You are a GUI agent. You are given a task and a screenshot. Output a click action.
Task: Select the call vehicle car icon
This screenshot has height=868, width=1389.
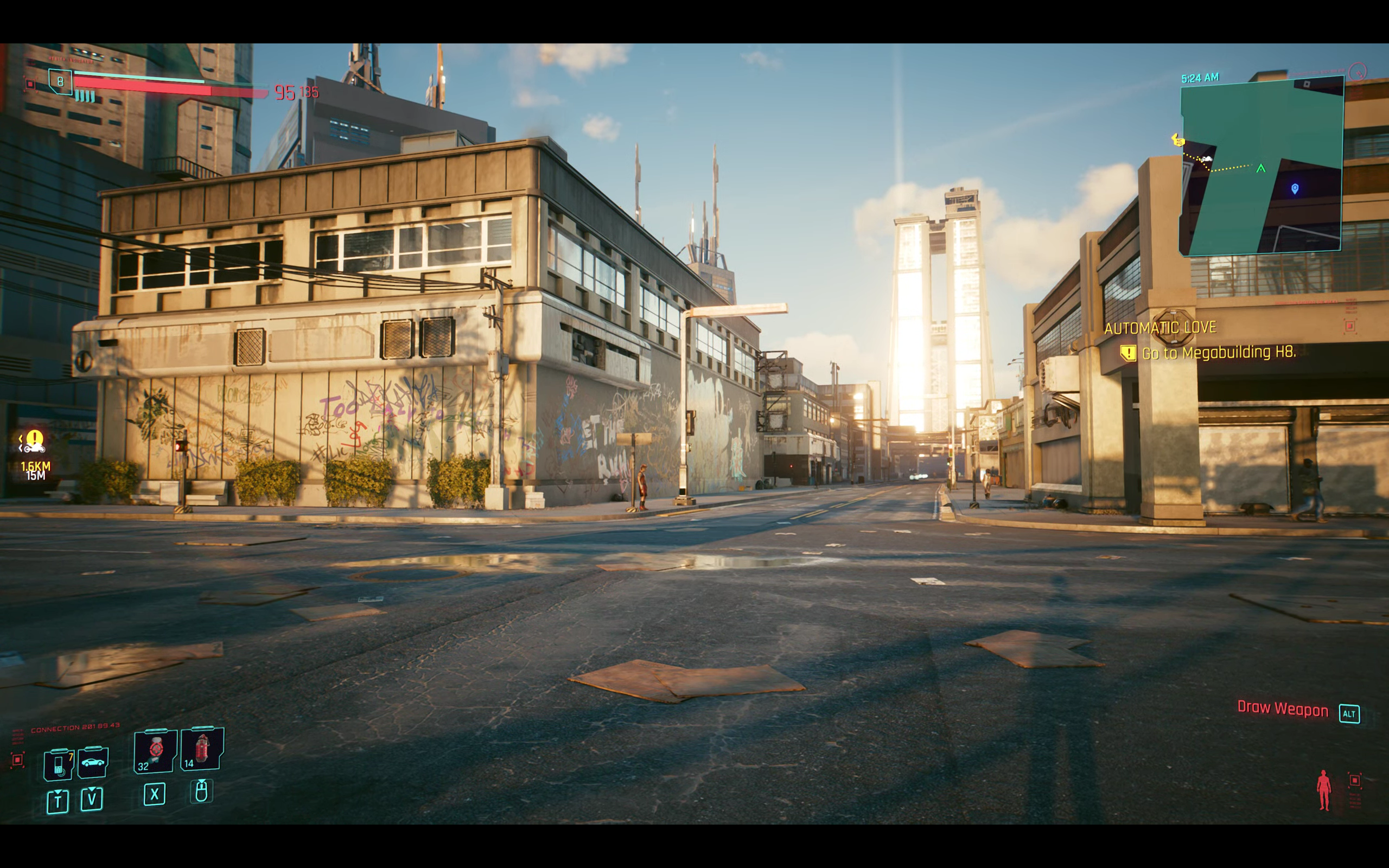tap(93, 762)
